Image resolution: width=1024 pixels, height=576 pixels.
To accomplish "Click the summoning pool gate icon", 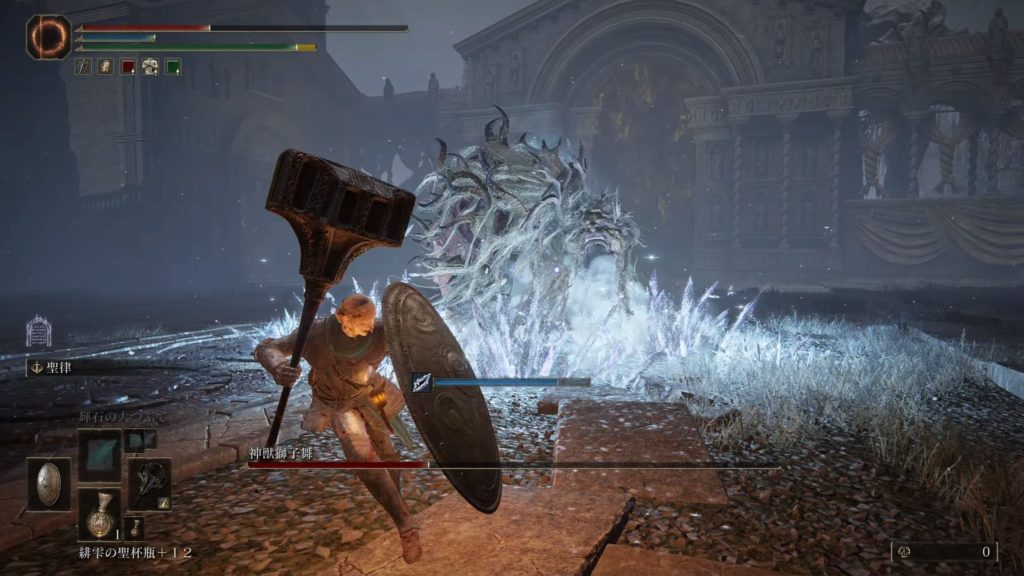I will coord(38,331).
